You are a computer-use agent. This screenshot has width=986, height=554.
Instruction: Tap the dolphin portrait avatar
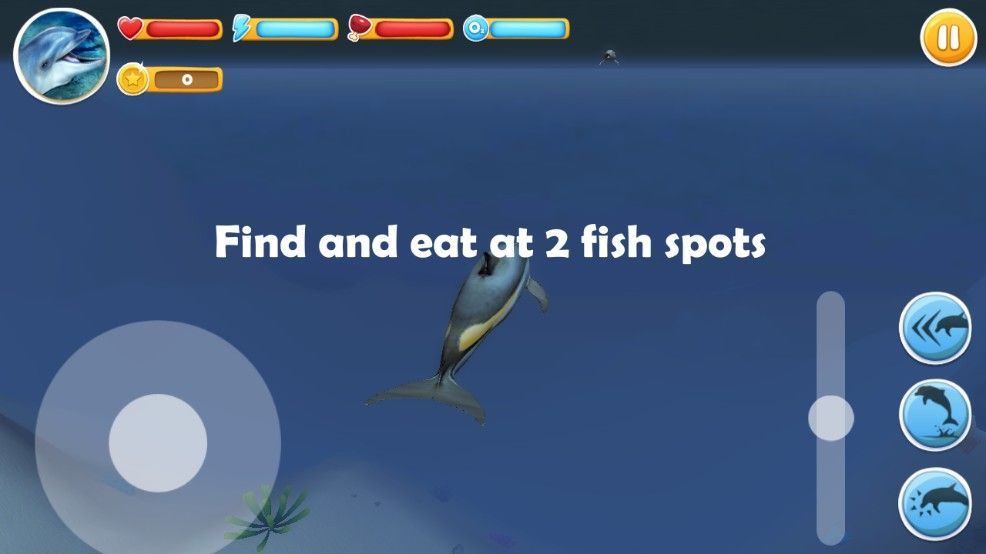click(x=61, y=56)
